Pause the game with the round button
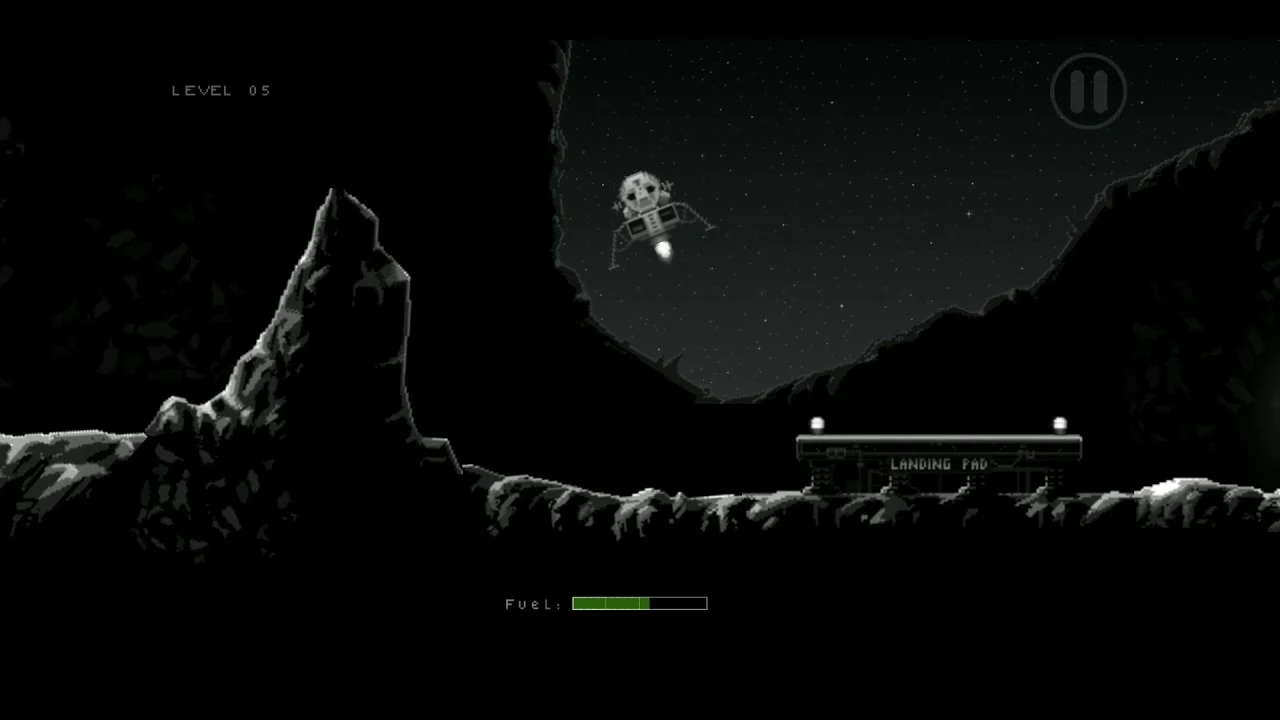The width and height of the screenshot is (1280, 720). point(1088,91)
